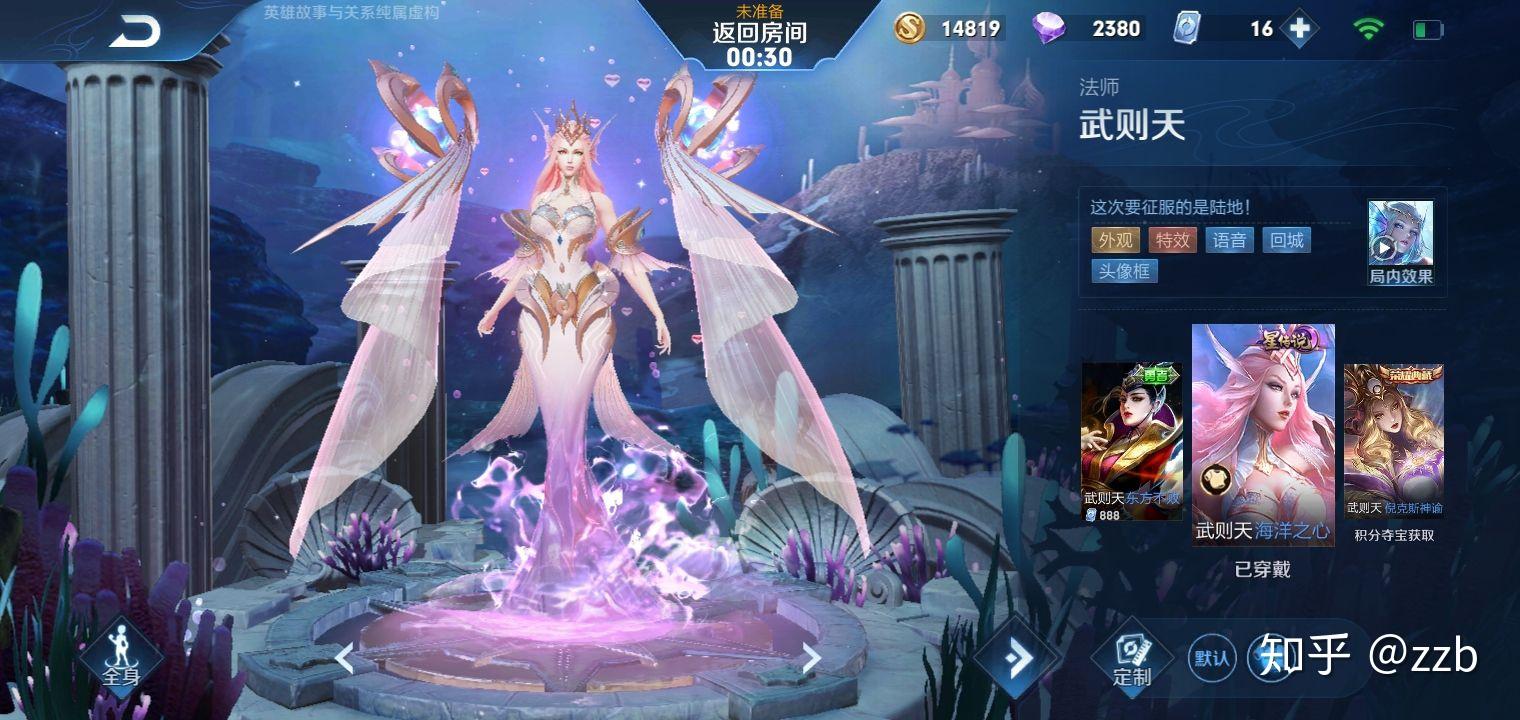This screenshot has height=720, width=1520.
Task: Pick the 倪克斯神谕 skin card
Action: coord(1393,441)
